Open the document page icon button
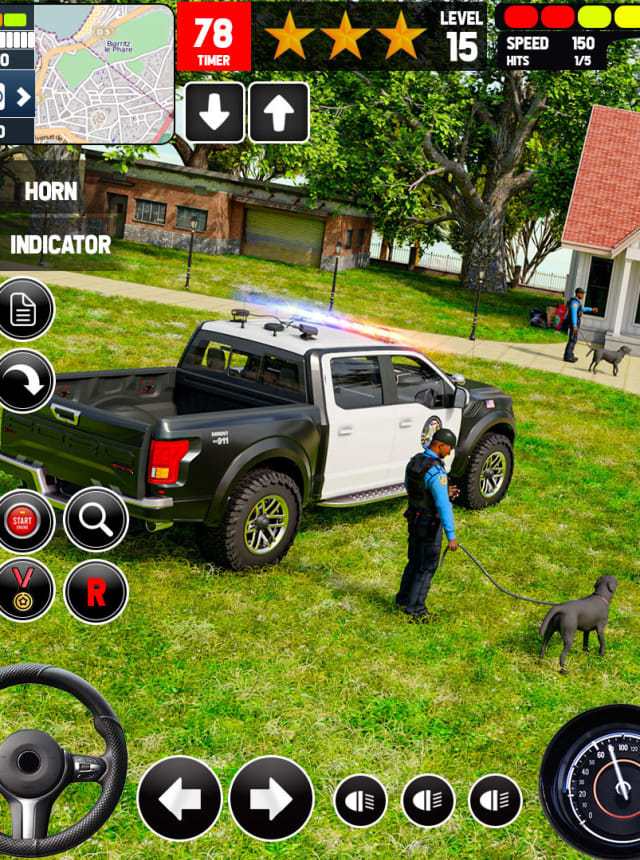640x860 pixels. pos(22,309)
